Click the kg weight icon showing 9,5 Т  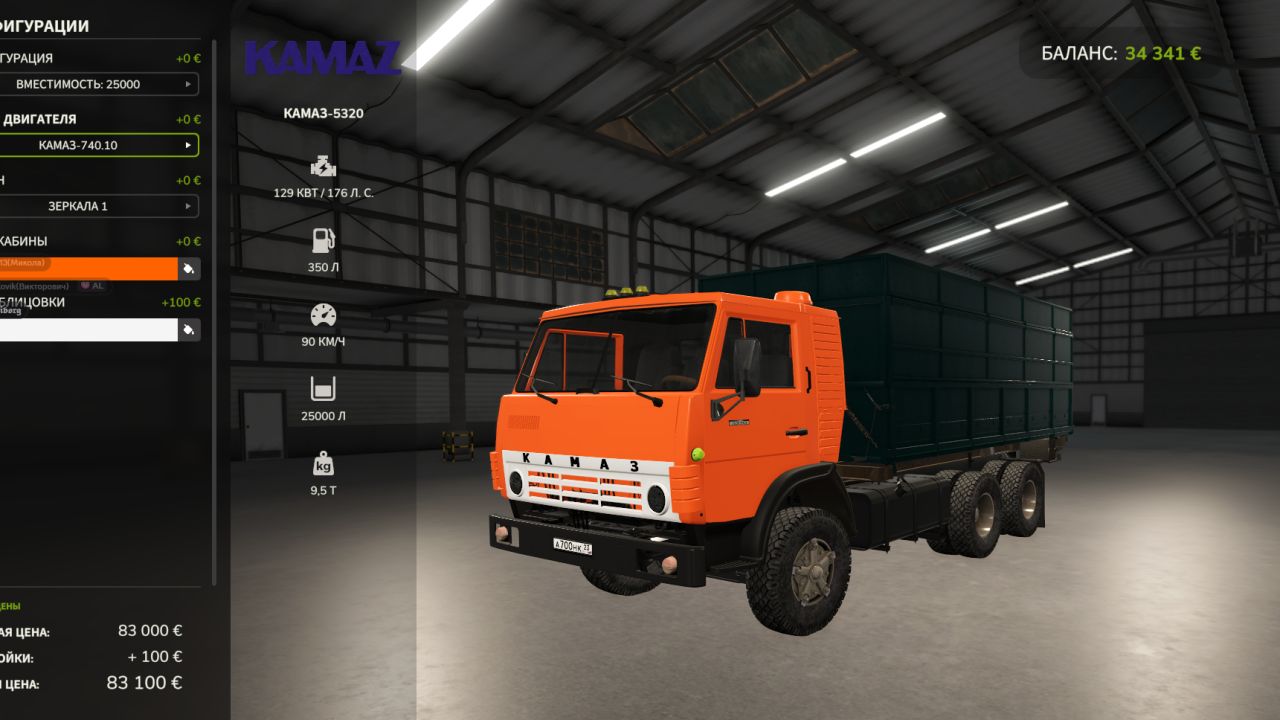[x=322, y=464]
